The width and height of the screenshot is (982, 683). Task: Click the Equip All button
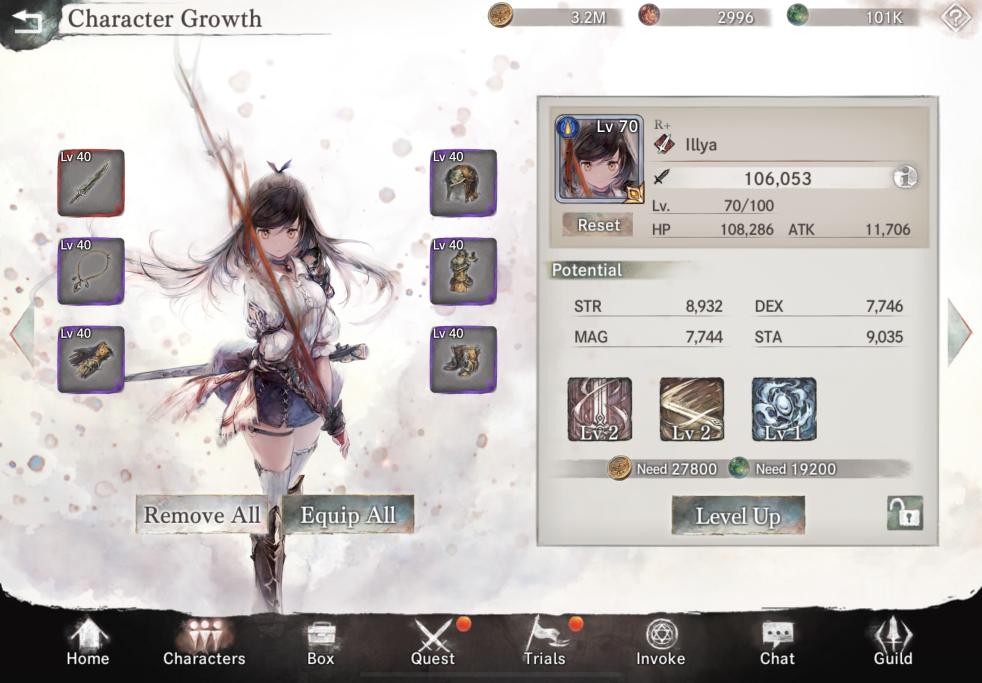(x=348, y=515)
